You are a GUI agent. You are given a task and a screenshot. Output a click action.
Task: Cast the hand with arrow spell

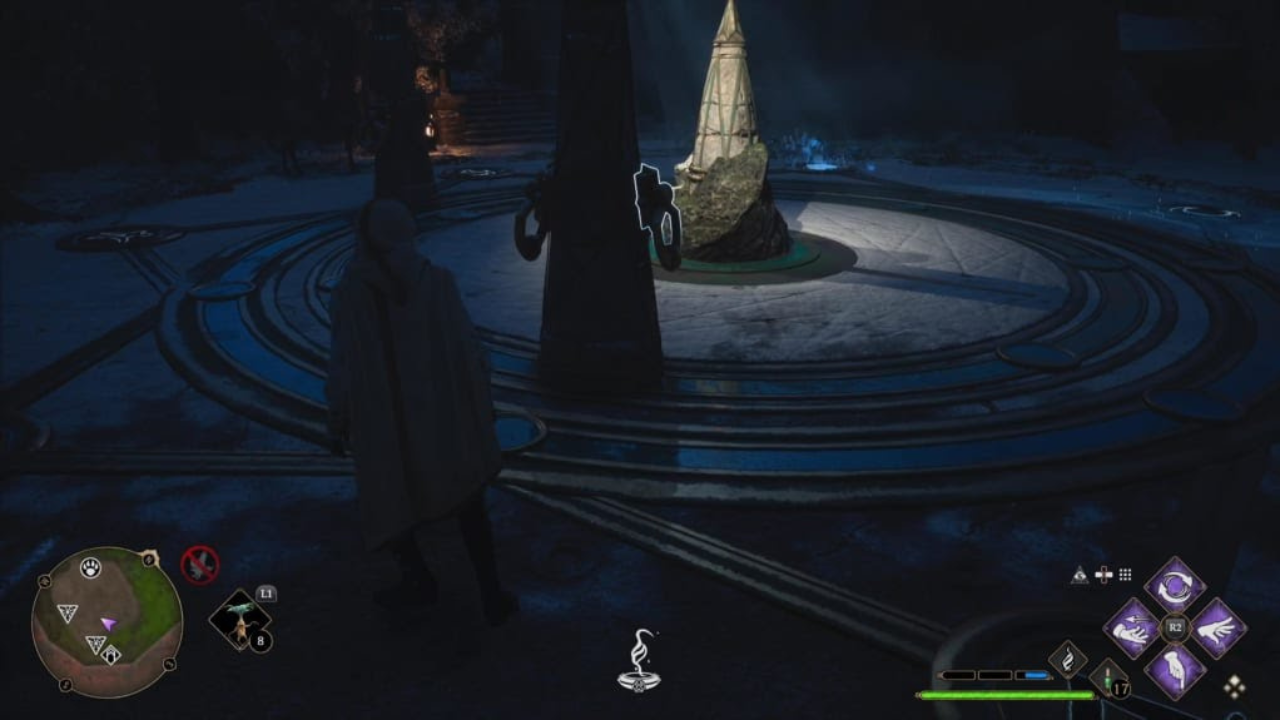click(1131, 628)
